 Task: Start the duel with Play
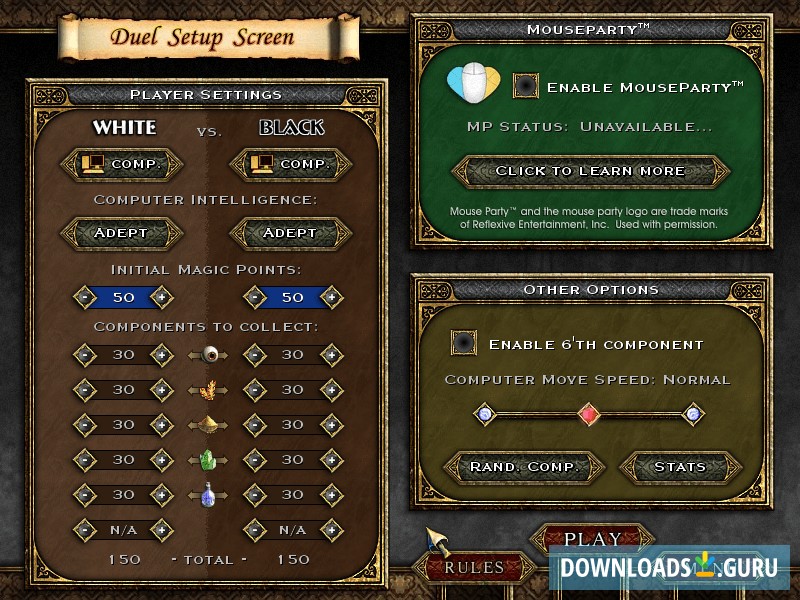[593, 538]
